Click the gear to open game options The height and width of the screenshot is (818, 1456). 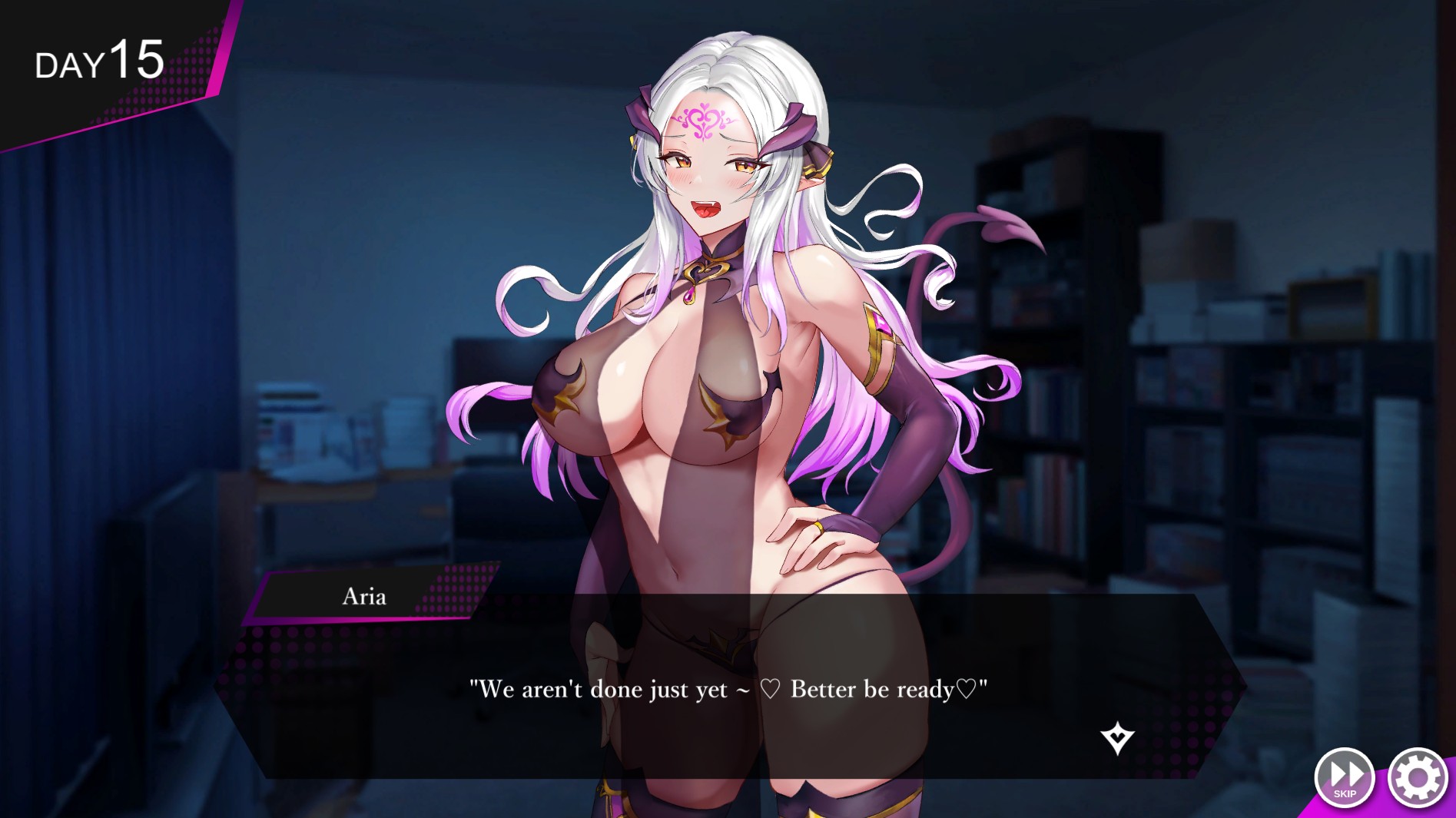1419,777
